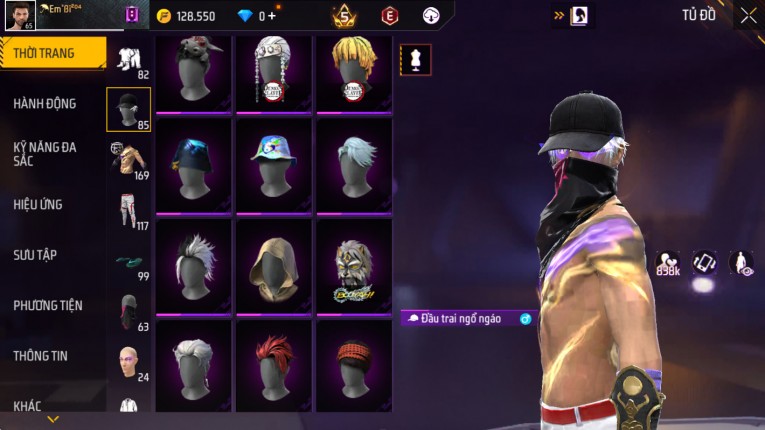The height and width of the screenshot is (430, 765).
Task: Close the wardrobe with the X button
Action: coord(749,15)
